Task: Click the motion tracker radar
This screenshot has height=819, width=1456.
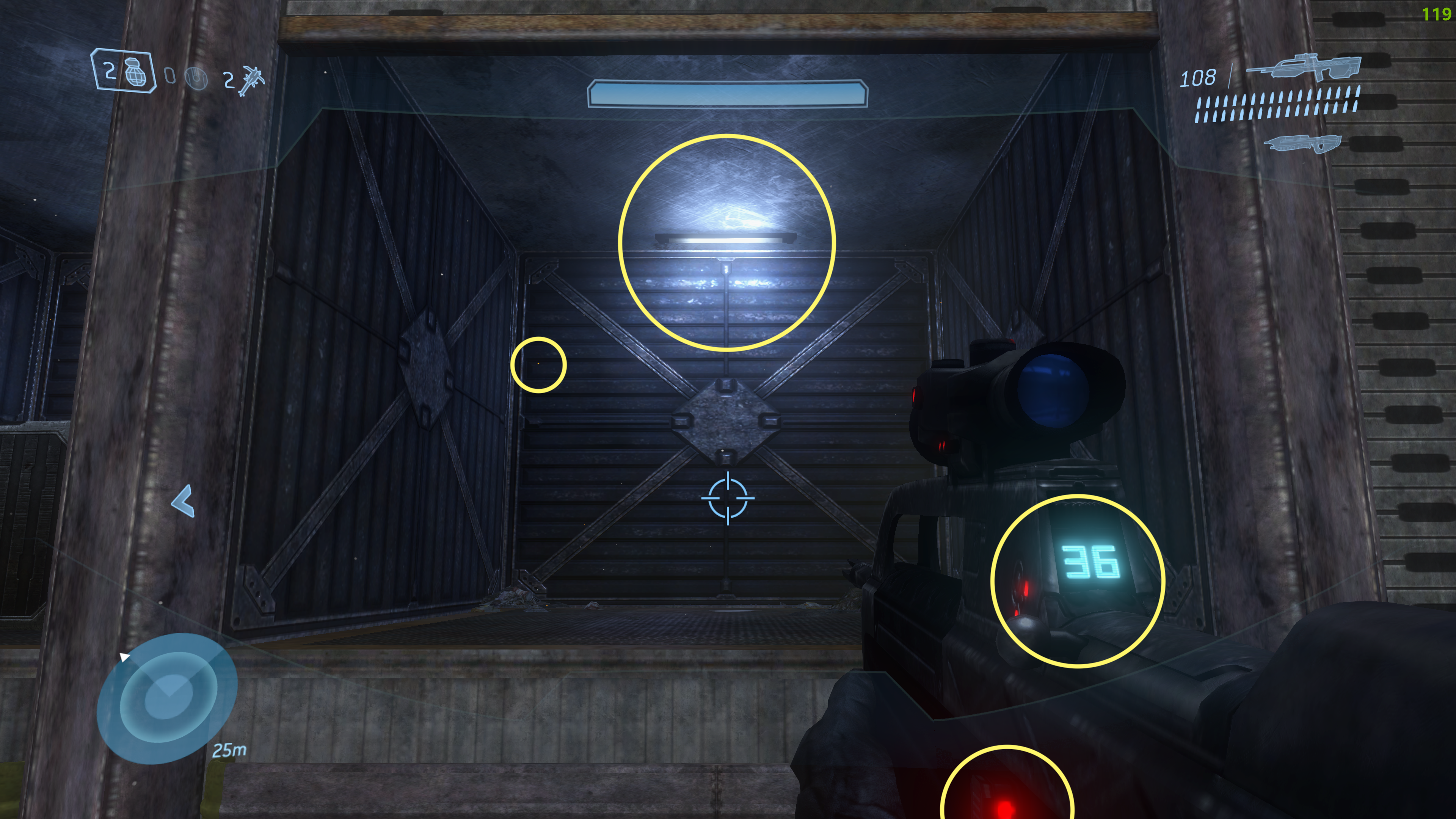Action: (166, 698)
